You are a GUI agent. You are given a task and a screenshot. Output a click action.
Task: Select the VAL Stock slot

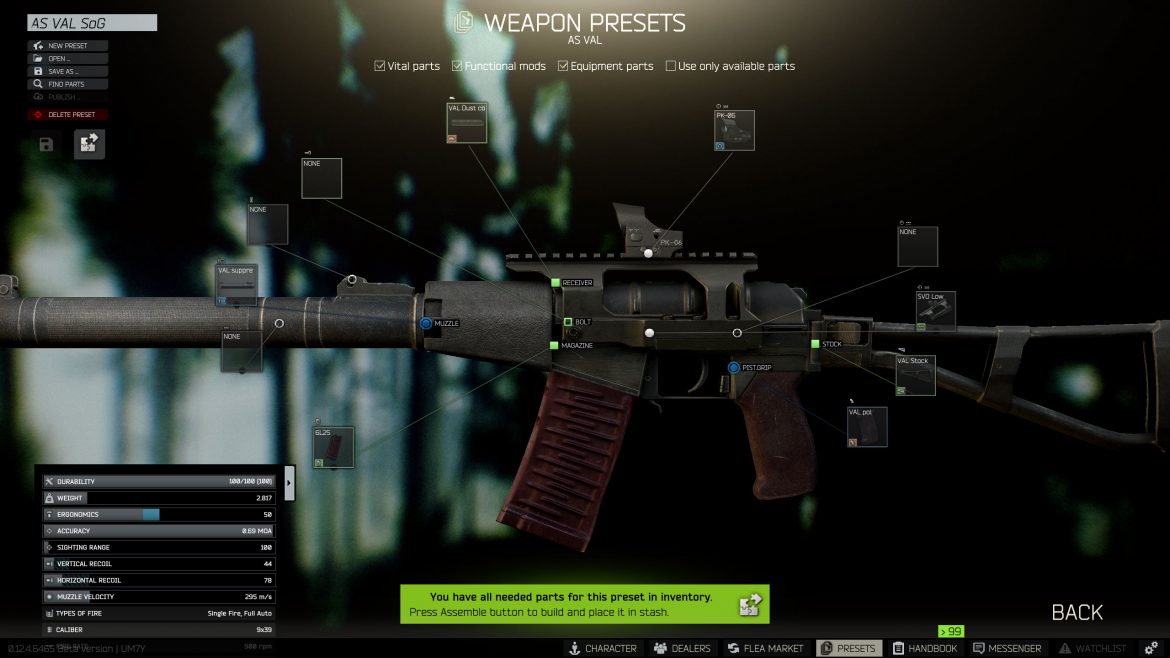tap(915, 375)
